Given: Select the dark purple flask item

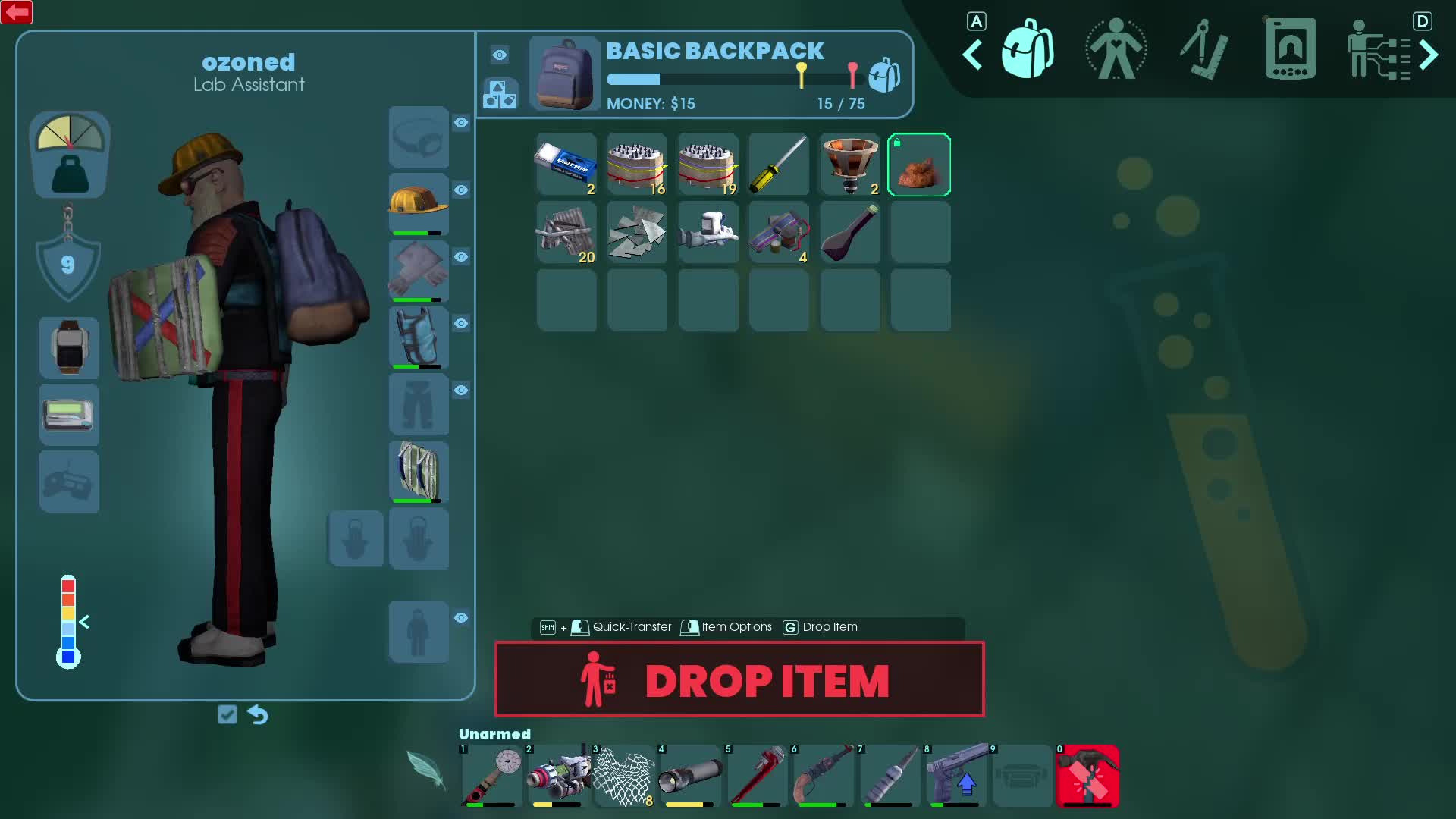Looking at the screenshot, I should coord(849,233).
